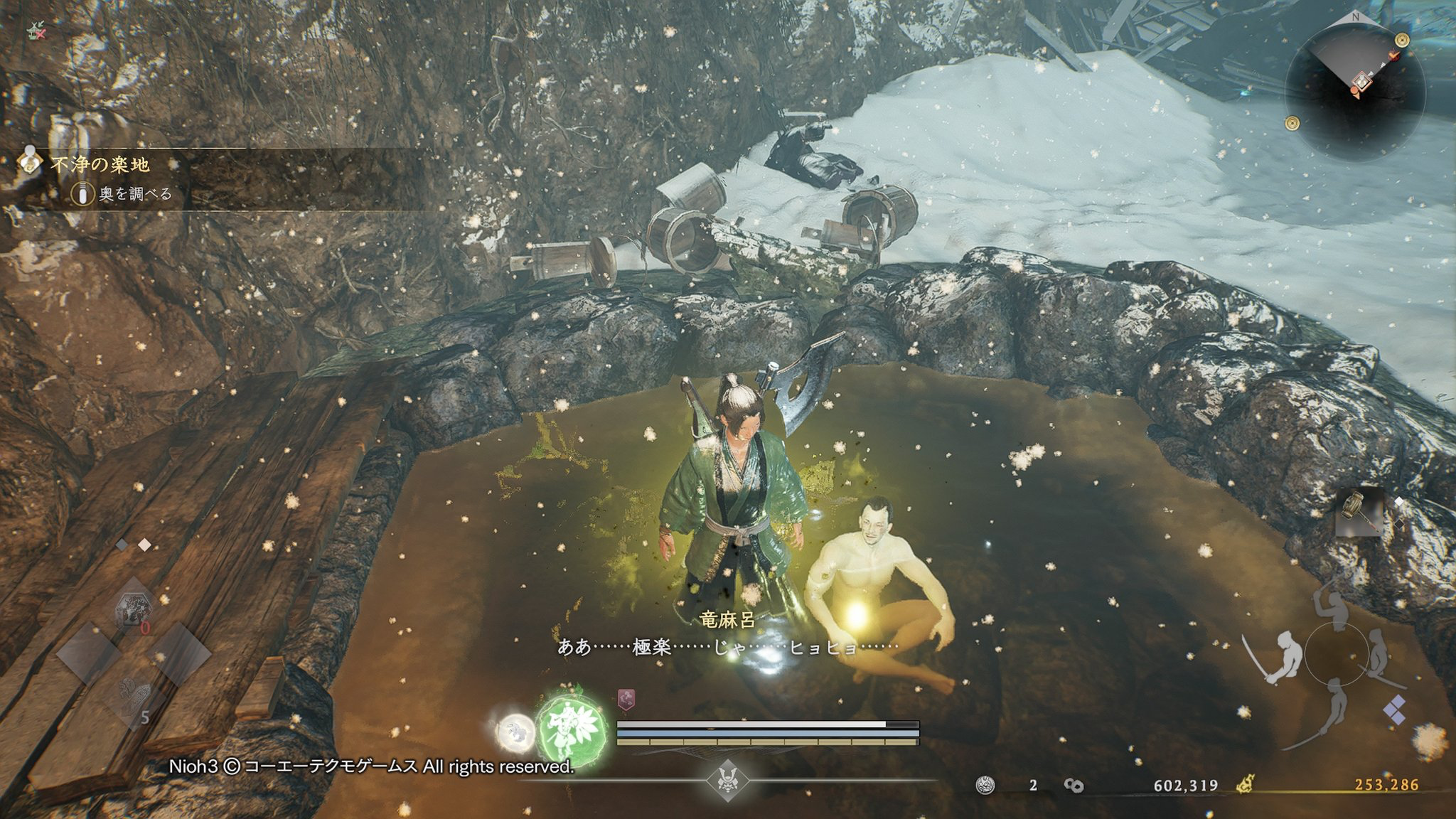Use the top shortcut item with count 0
This screenshot has height=819, width=1456.
[134, 609]
